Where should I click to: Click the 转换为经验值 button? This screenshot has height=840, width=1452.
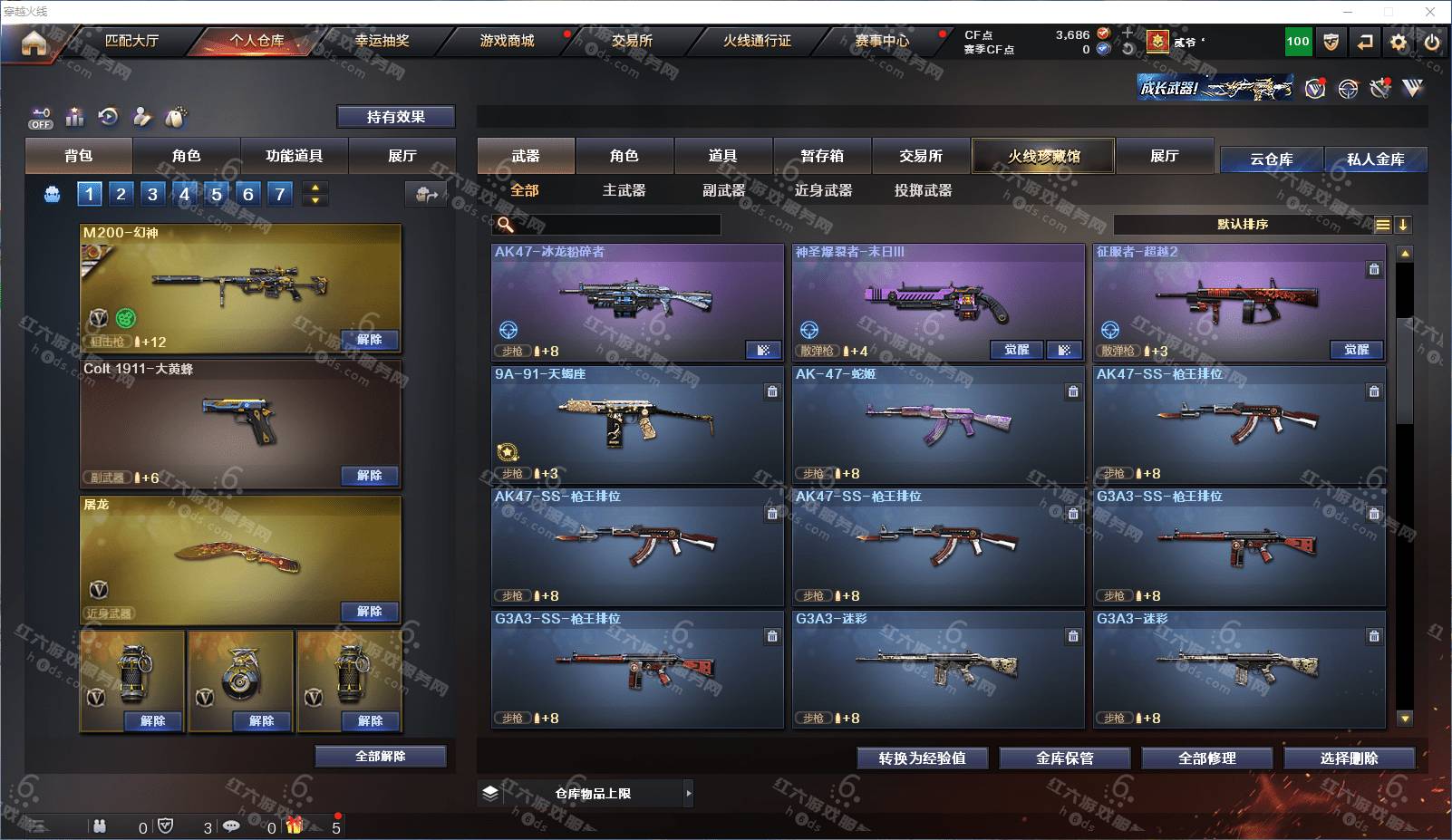(x=922, y=758)
